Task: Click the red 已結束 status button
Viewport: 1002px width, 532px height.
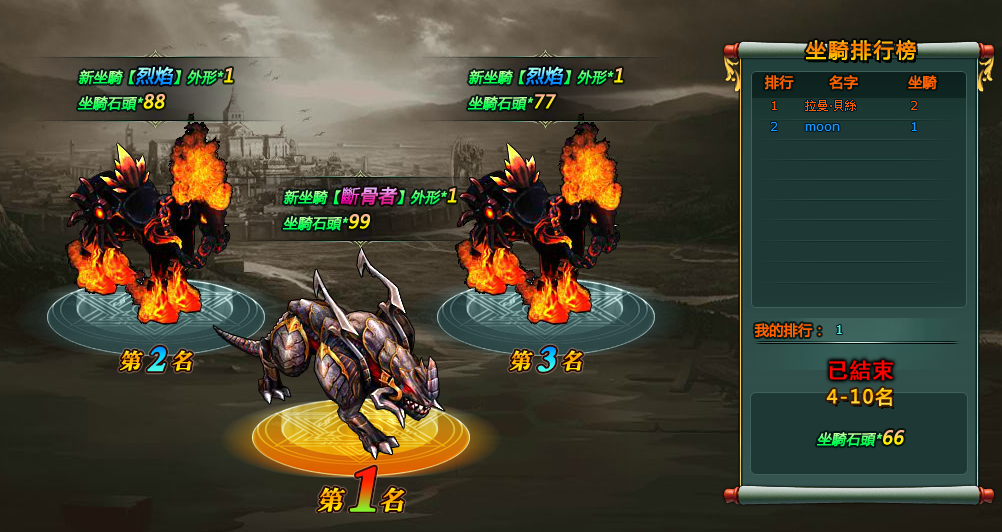Action: pos(859,370)
